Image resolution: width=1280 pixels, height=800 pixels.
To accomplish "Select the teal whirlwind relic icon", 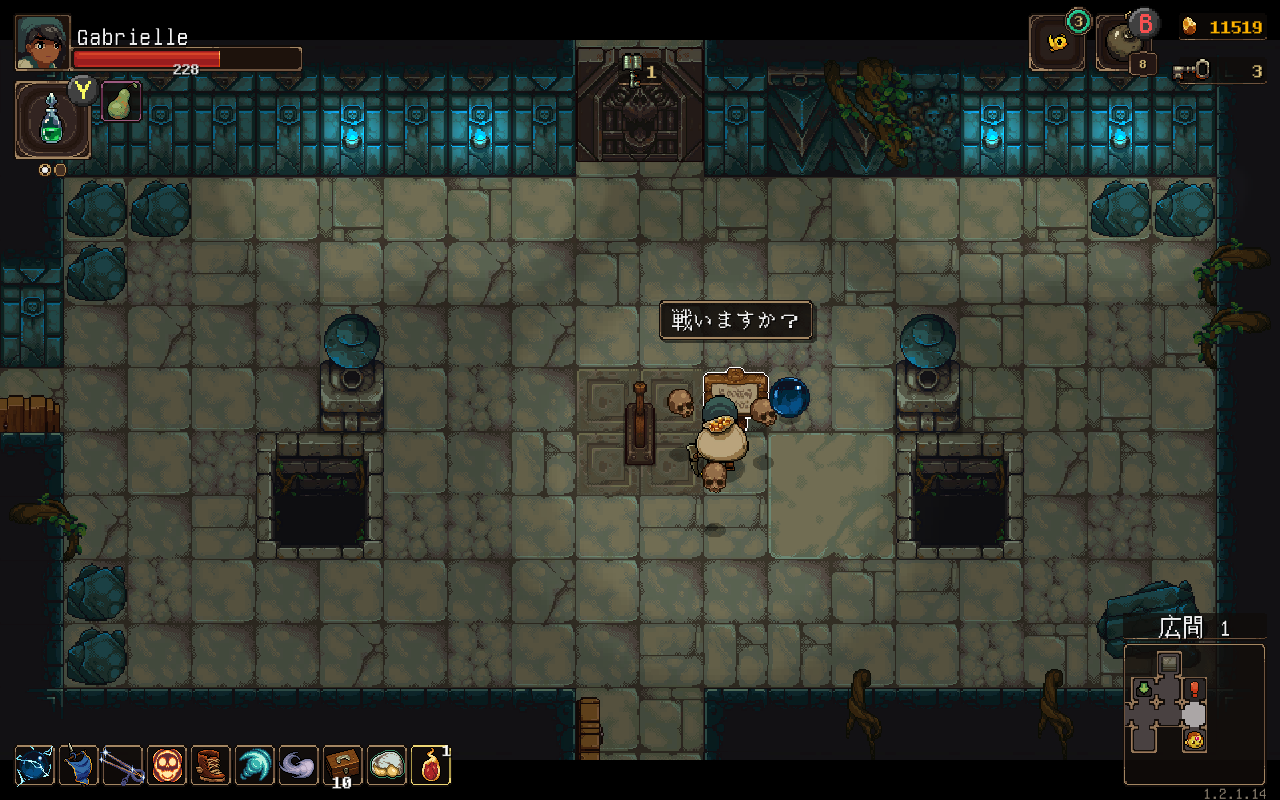I will click(x=254, y=766).
